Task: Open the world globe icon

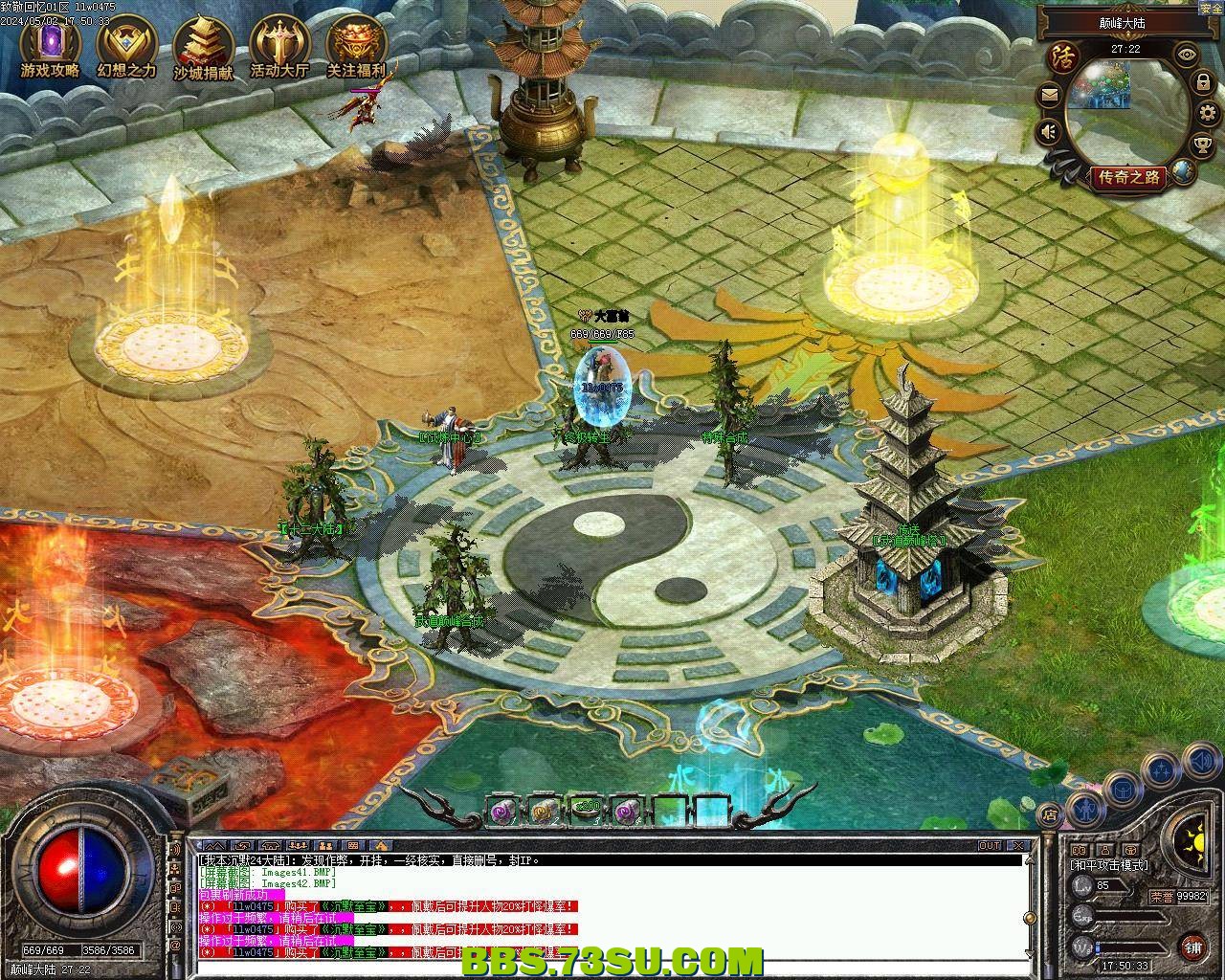Action: point(1185,172)
